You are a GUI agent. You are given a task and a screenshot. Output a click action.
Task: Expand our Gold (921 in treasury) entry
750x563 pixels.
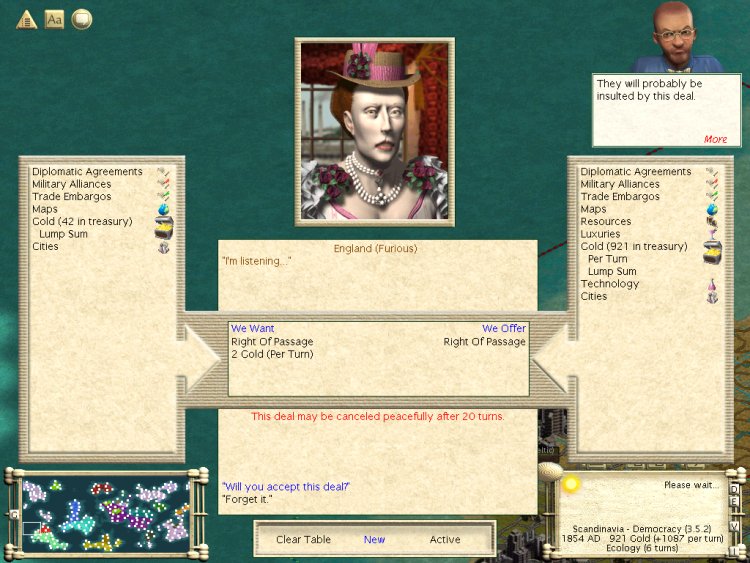click(634, 246)
